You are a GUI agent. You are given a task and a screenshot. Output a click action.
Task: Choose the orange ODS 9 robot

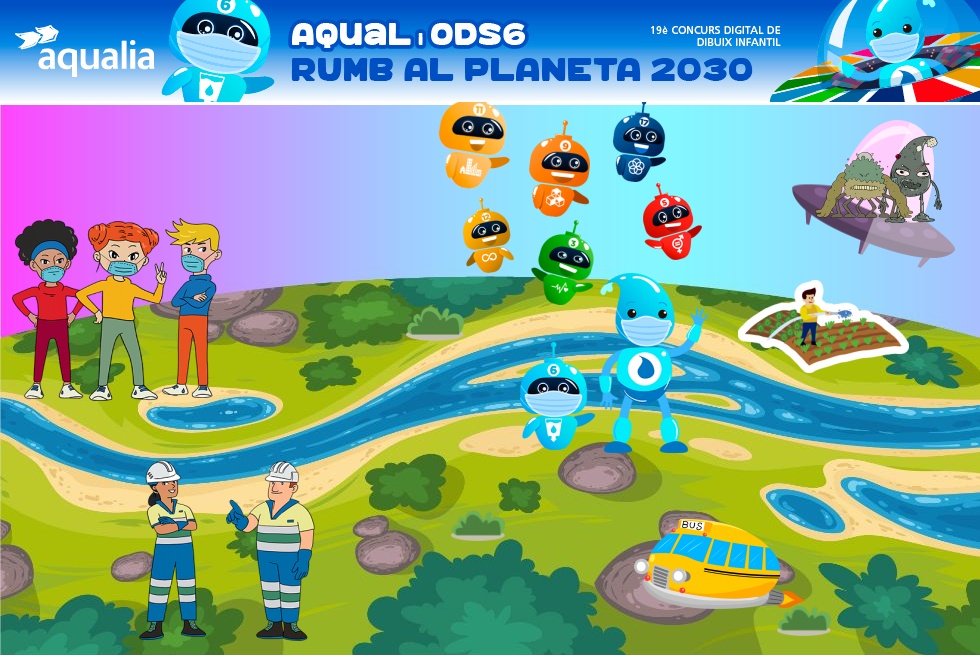point(559,169)
